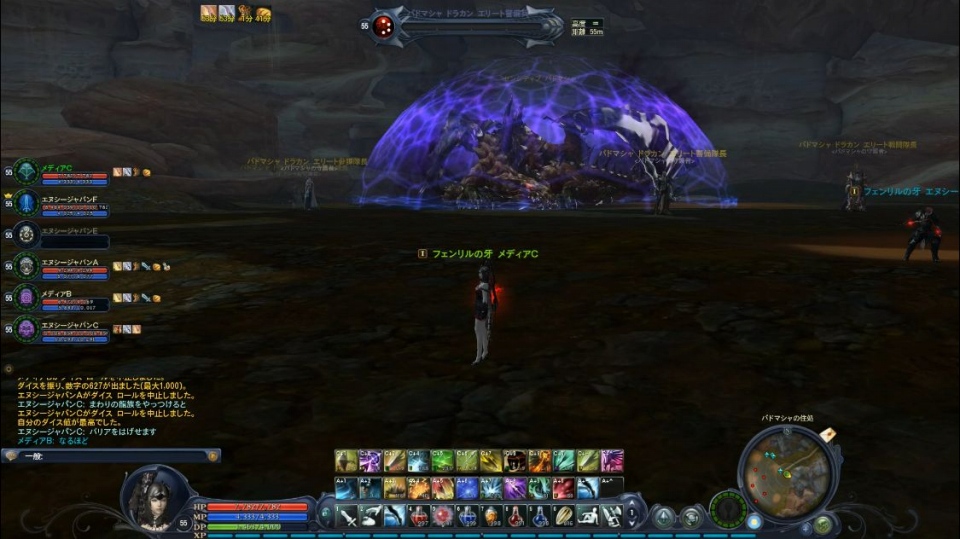Open the chat options button right of input
This screenshot has height=539, width=960.
click(x=212, y=456)
